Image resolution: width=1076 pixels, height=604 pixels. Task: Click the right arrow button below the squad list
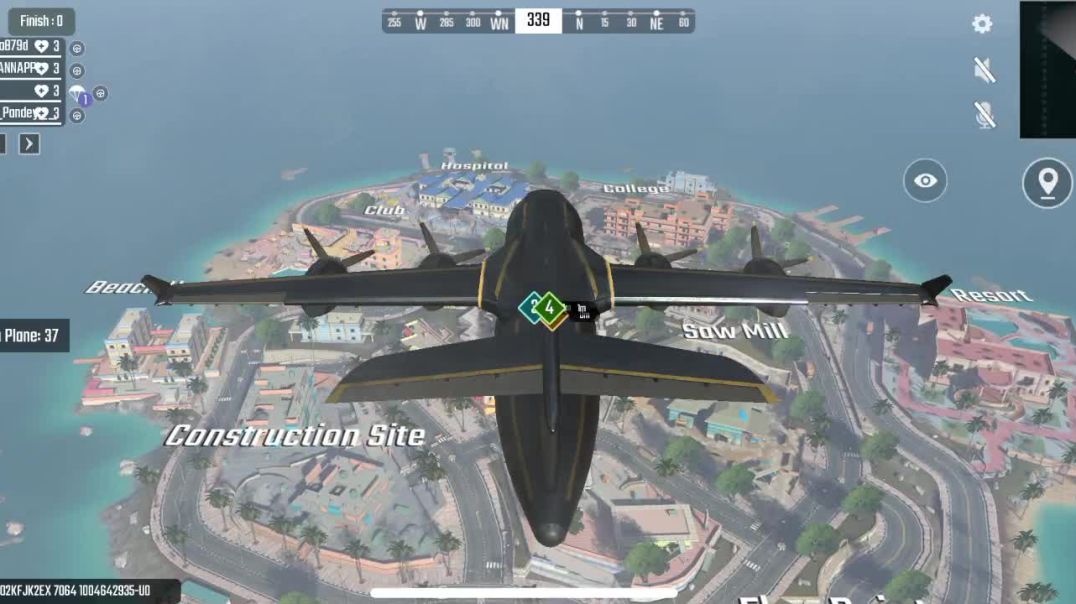click(30, 144)
